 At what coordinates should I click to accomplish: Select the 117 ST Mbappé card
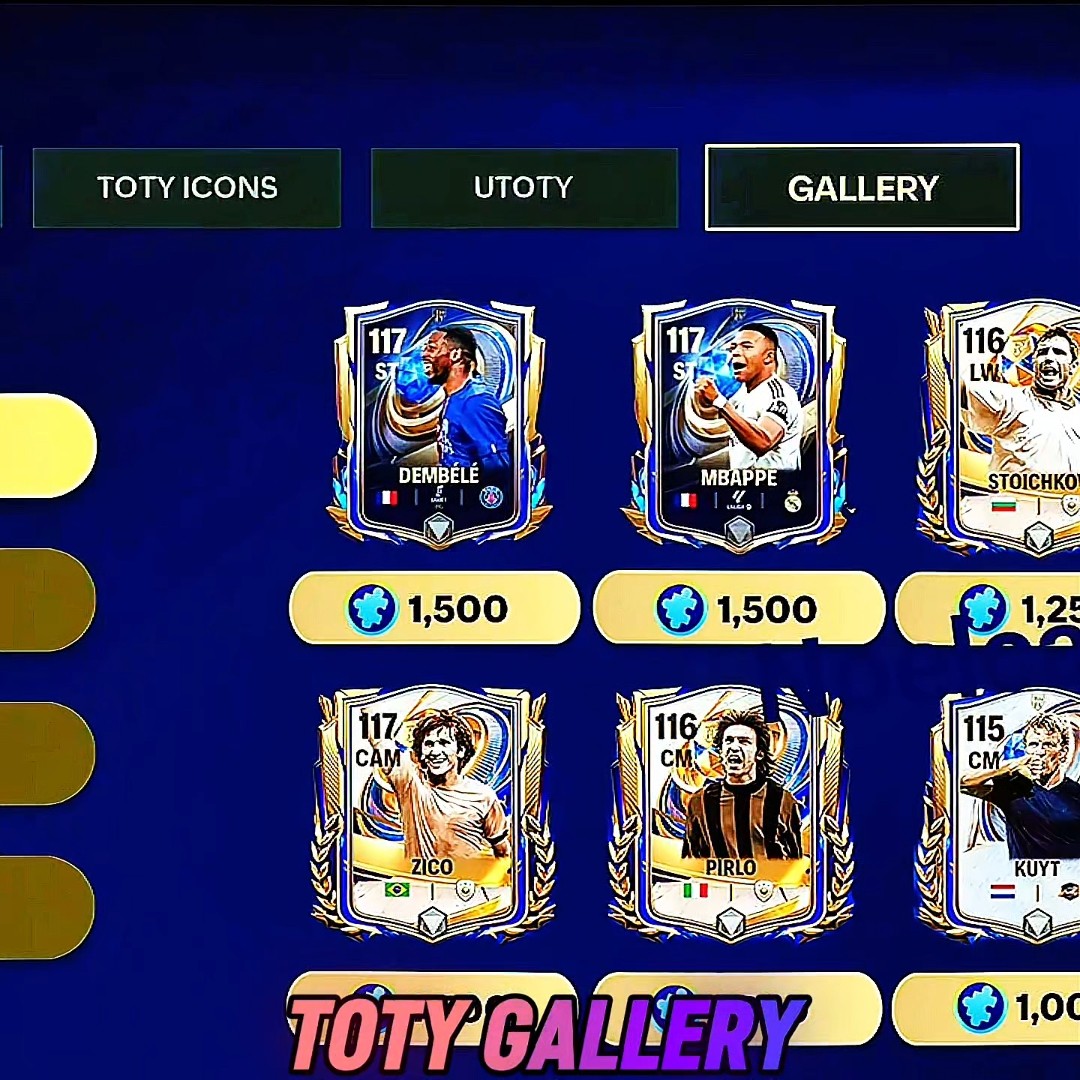(738, 423)
